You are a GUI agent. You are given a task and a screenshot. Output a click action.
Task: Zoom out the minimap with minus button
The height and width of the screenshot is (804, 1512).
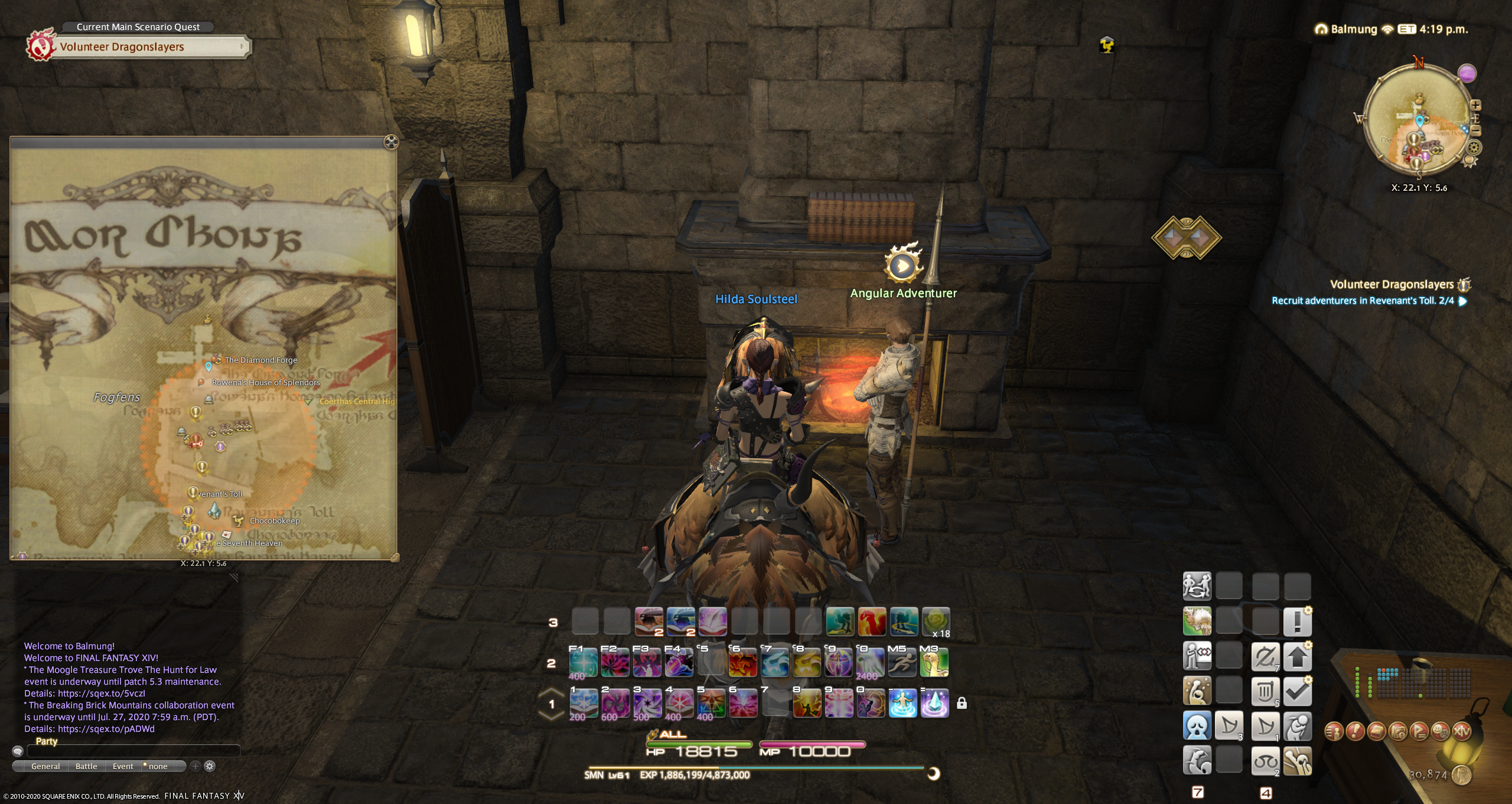pos(1475,131)
